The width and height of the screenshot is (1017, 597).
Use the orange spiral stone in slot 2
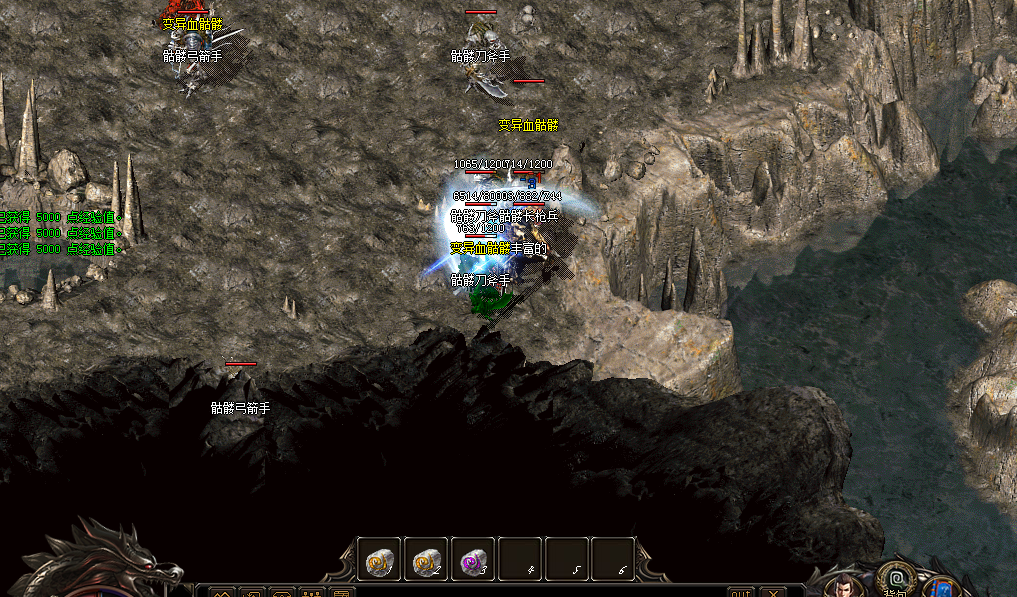tap(427, 559)
